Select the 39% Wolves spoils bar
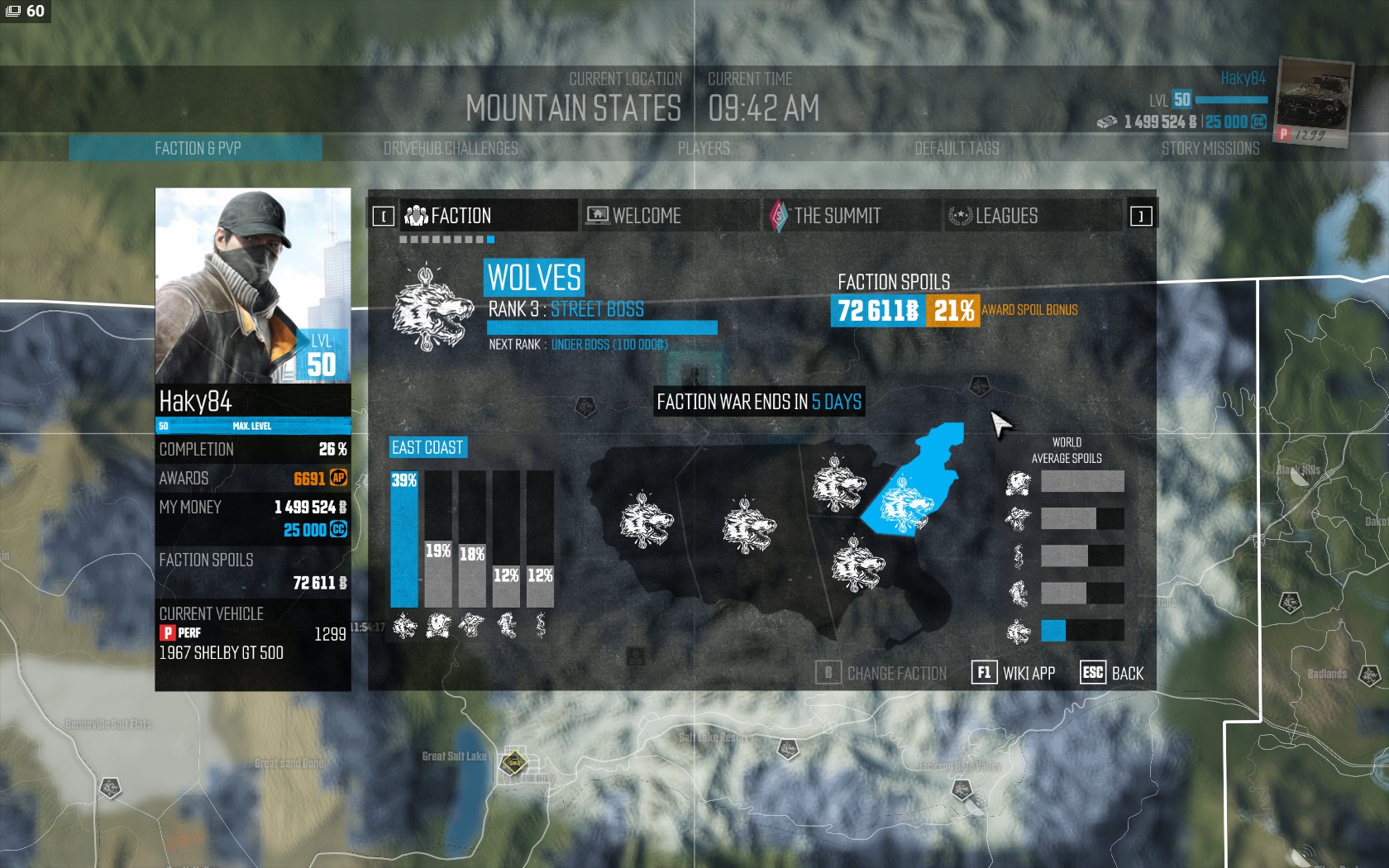The width and height of the screenshot is (1389, 868). (404, 539)
